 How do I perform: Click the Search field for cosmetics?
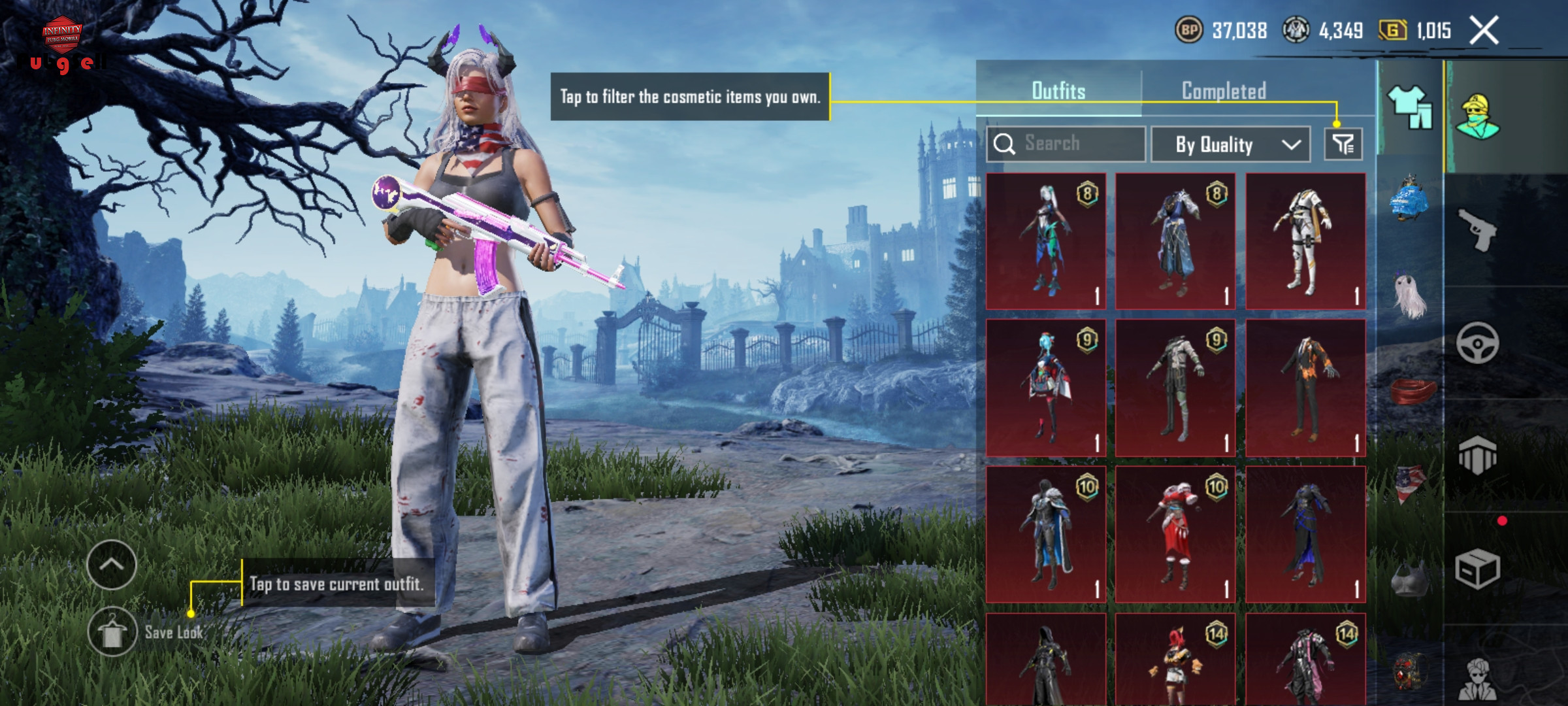coord(1066,144)
